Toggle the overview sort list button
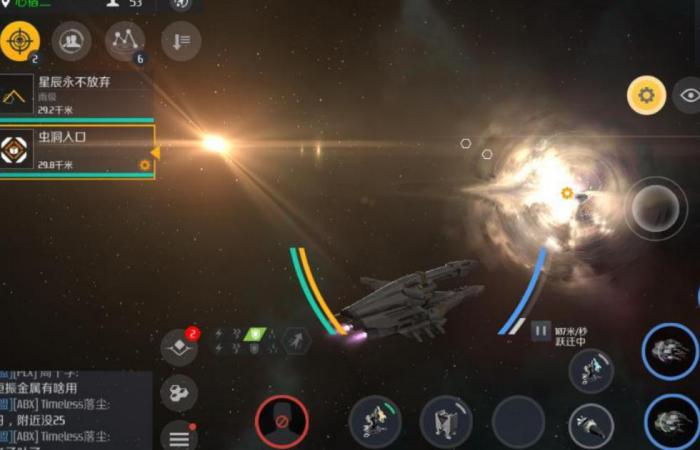700x450 pixels. click(x=181, y=41)
